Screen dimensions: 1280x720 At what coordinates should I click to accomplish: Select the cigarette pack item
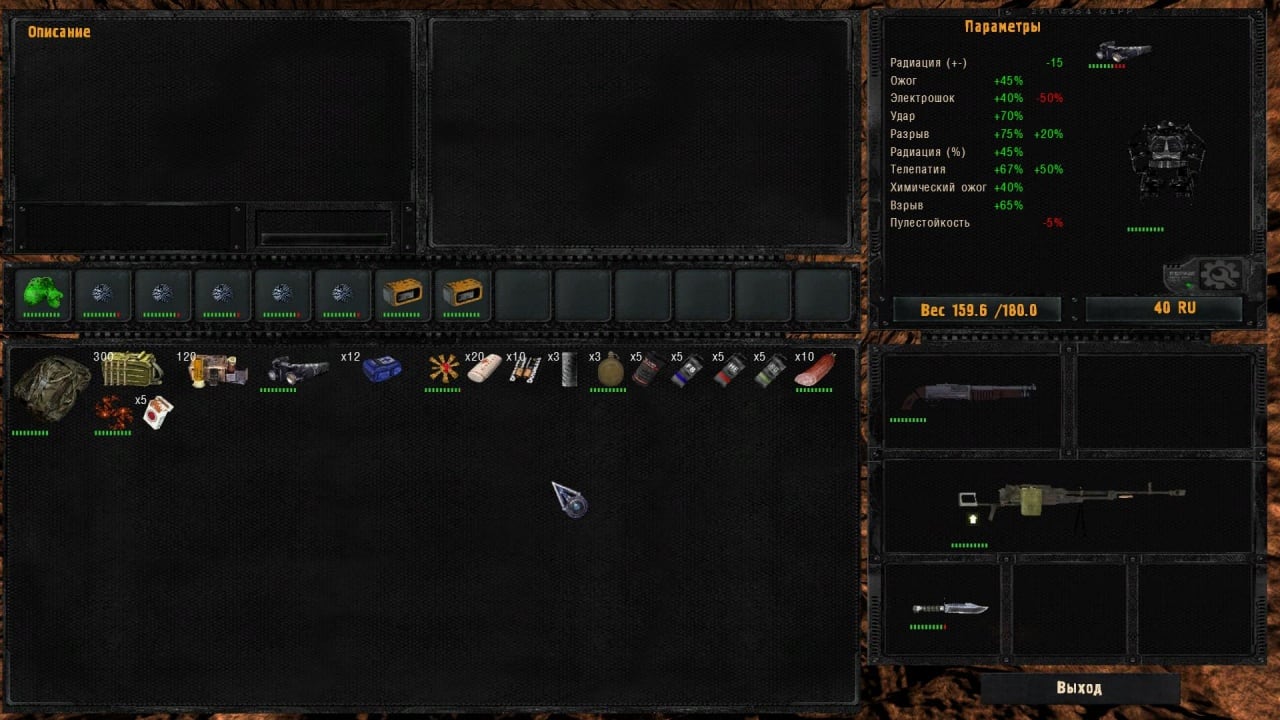tap(157, 412)
